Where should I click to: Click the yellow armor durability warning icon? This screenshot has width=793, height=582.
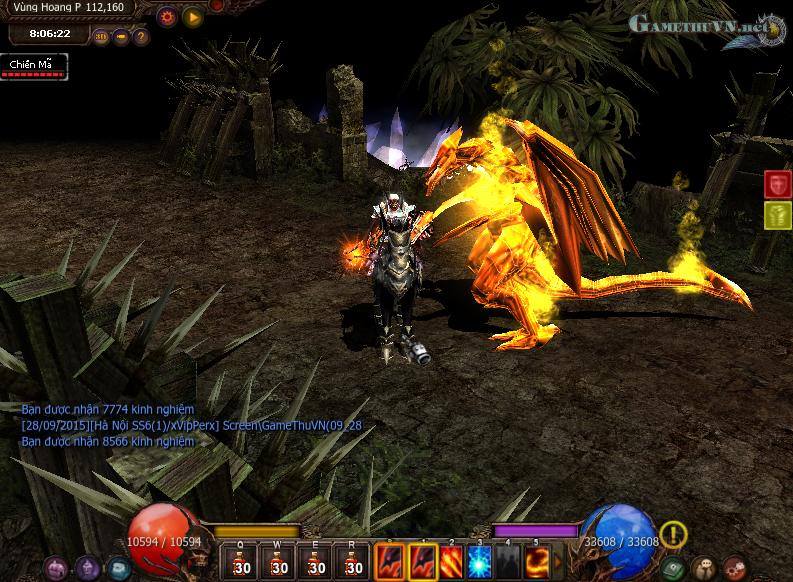tap(778, 215)
